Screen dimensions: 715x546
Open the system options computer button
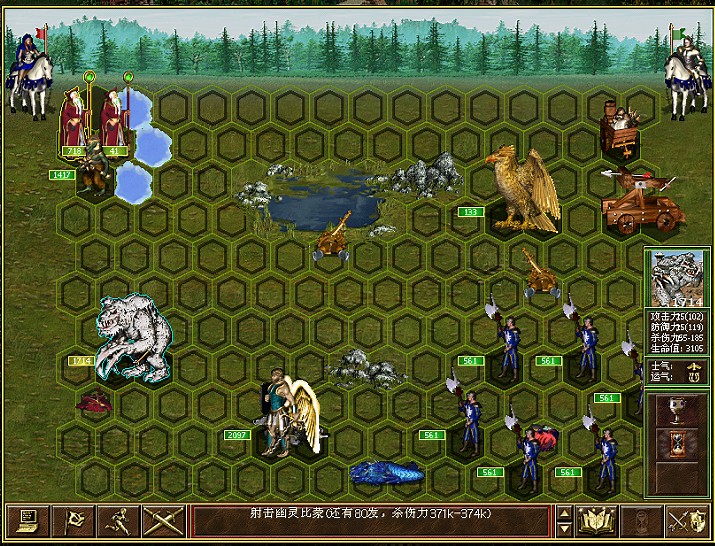click(x=28, y=521)
